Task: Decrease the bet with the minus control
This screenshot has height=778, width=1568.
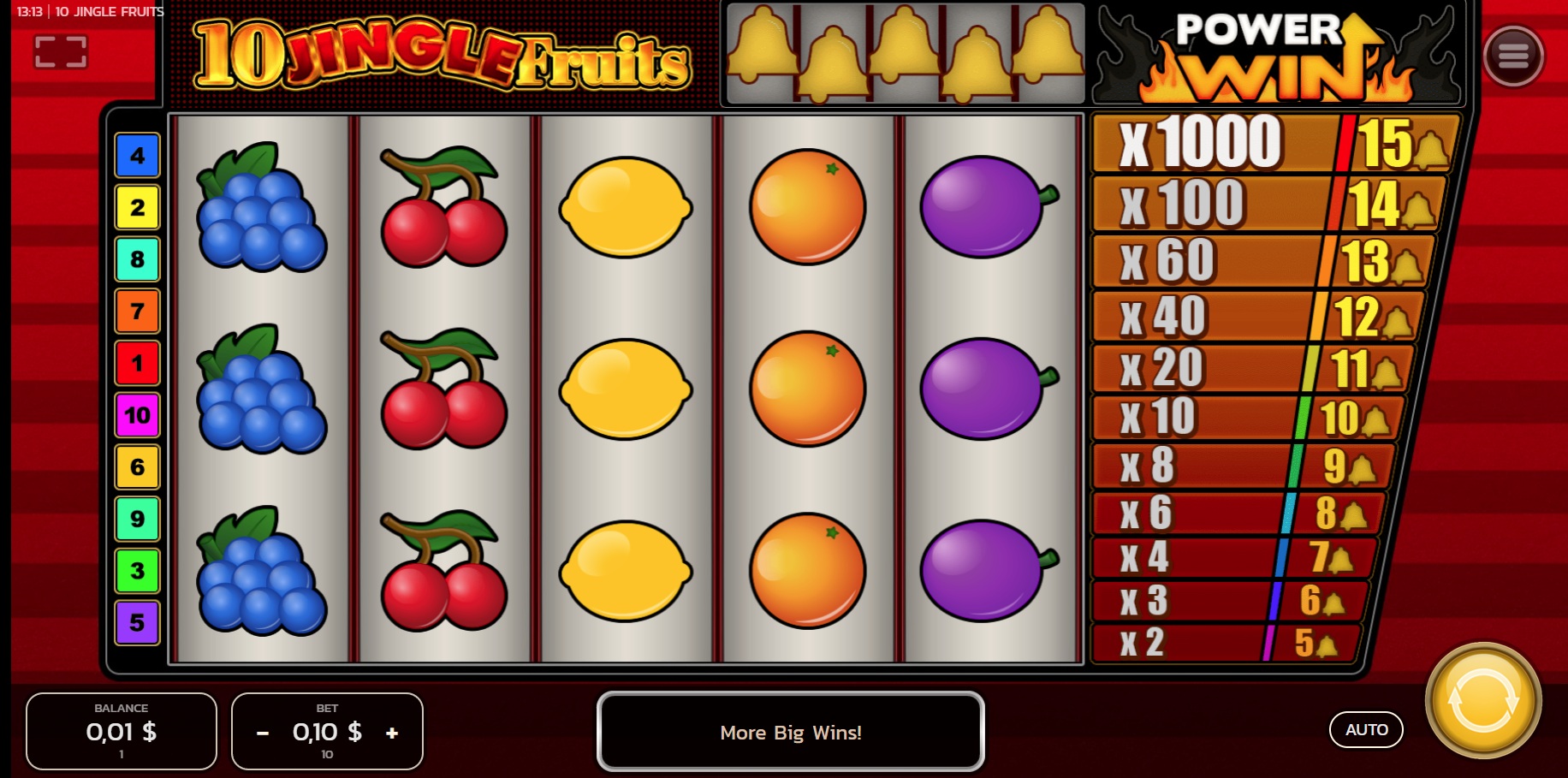Action: 261,732
